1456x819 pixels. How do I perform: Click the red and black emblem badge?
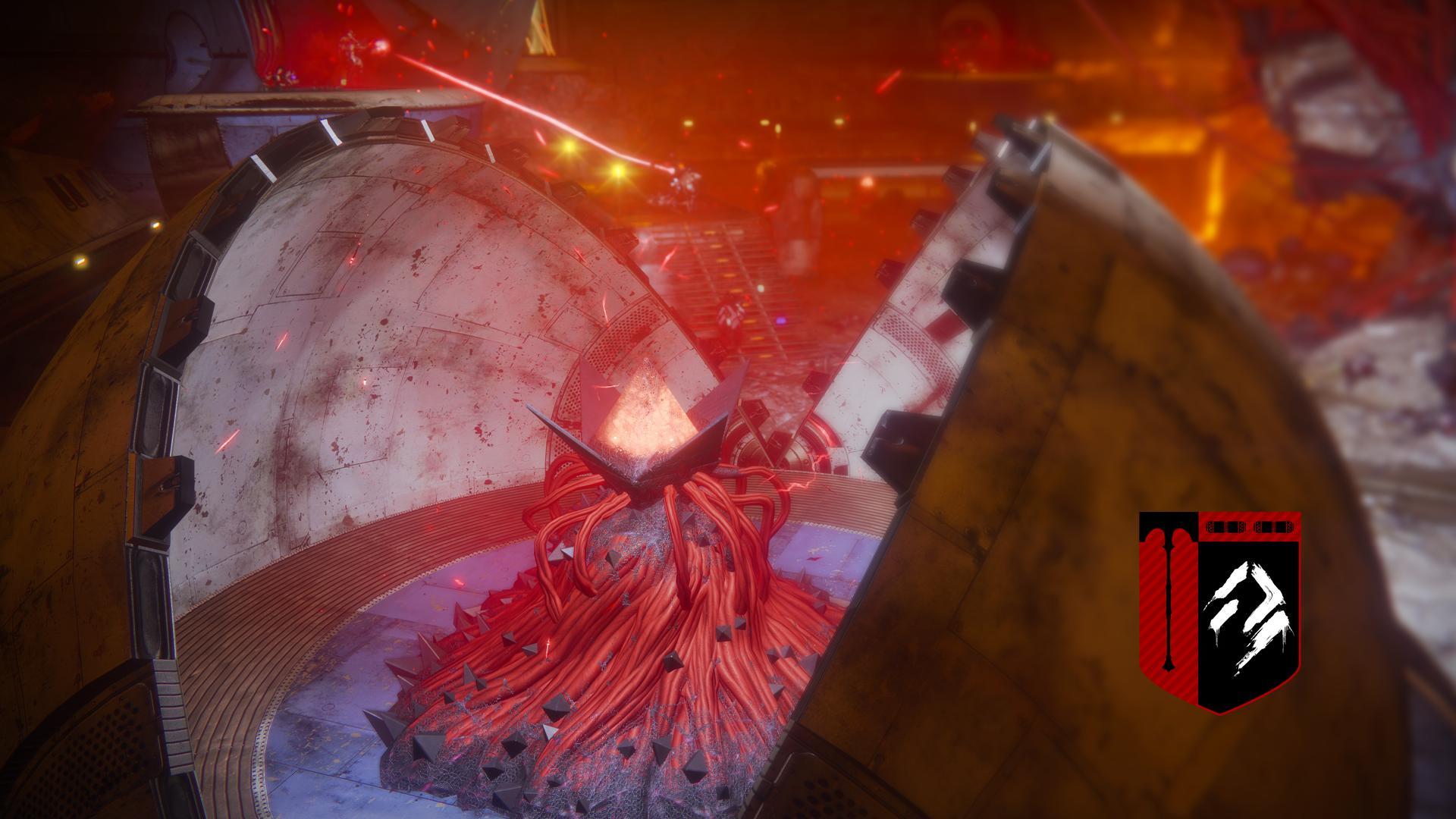pyautogui.click(x=1220, y=612)
